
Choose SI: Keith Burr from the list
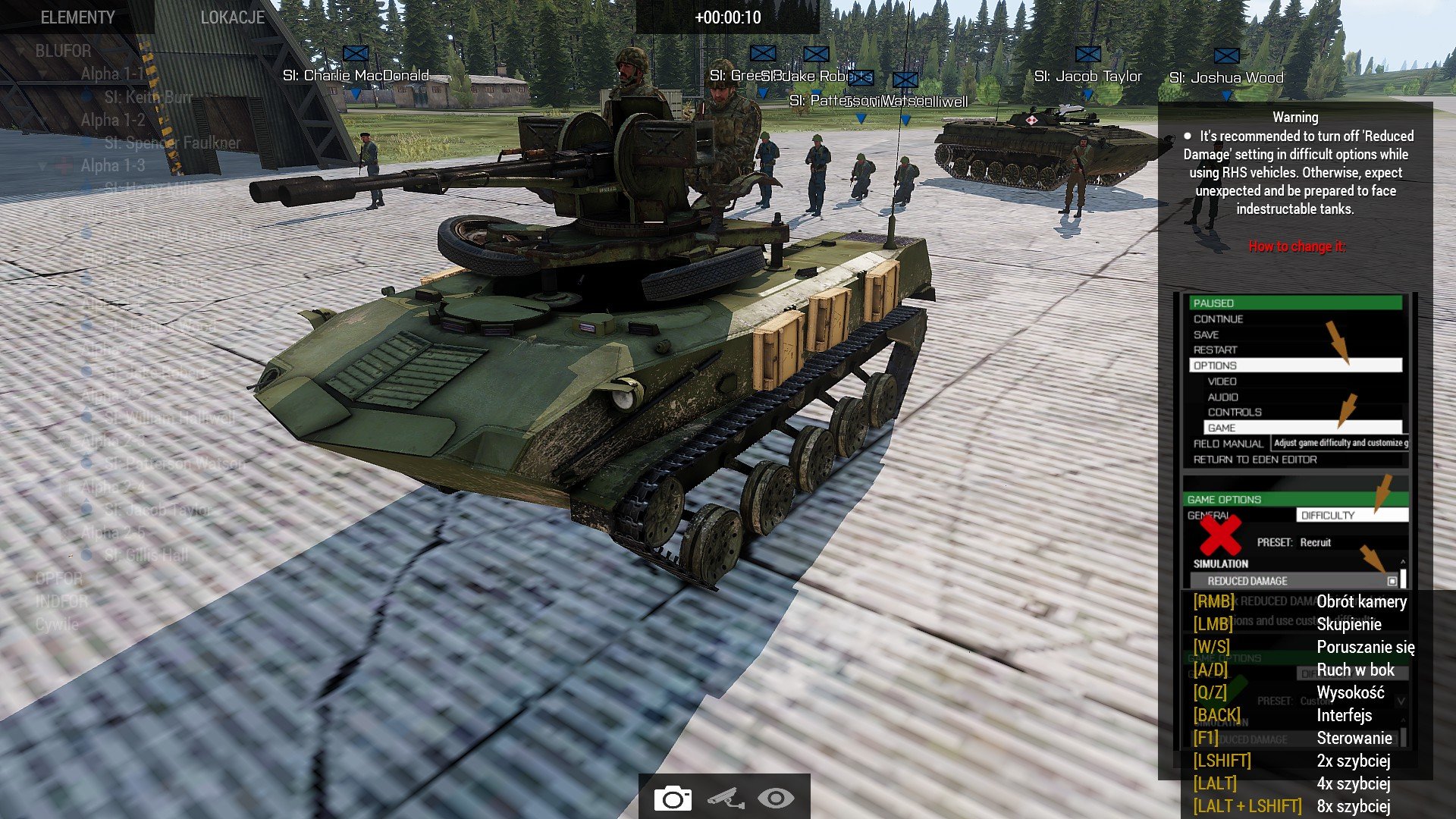148,97
